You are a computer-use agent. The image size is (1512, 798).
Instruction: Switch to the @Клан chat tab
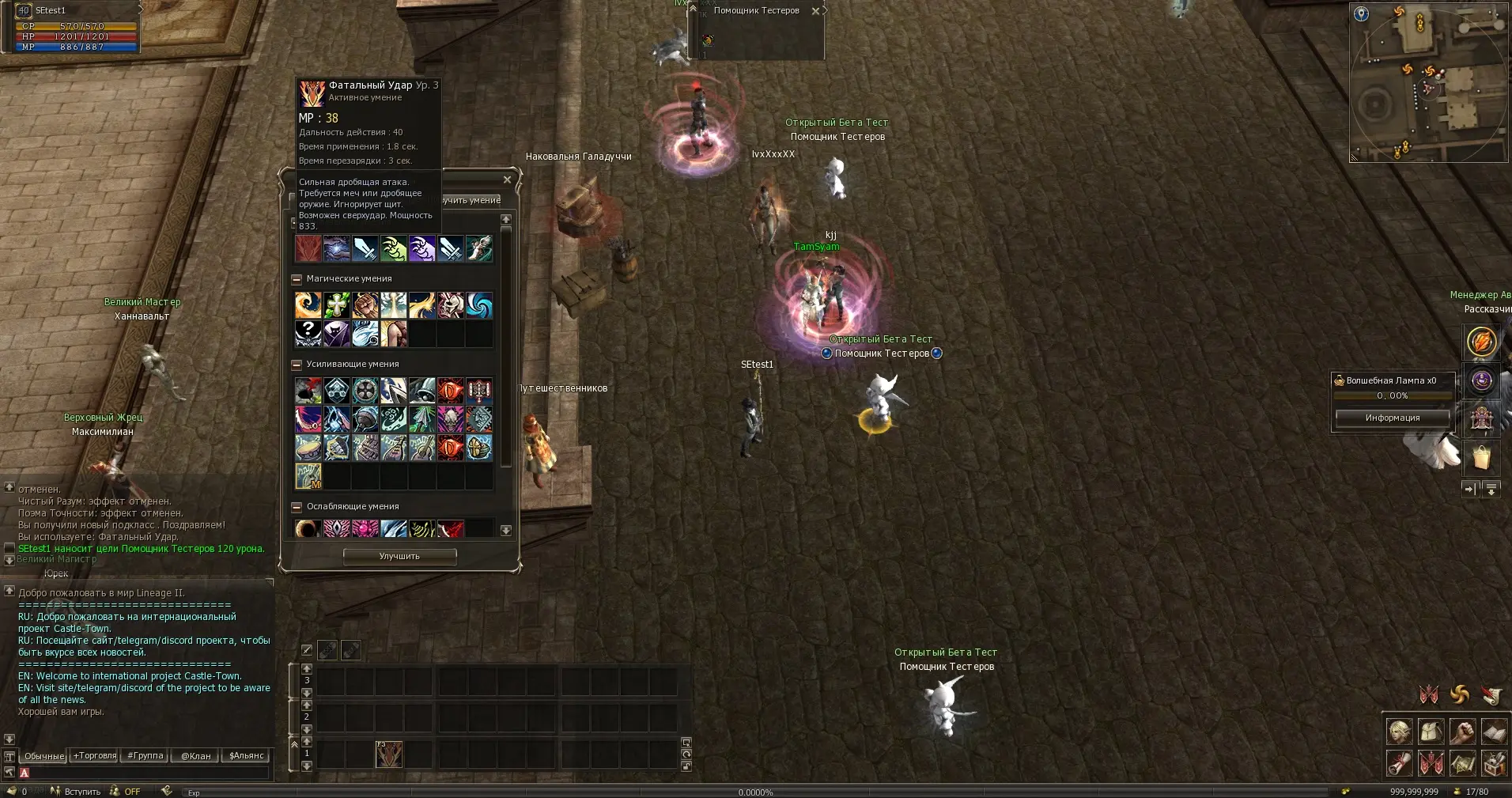click(196, 756)
